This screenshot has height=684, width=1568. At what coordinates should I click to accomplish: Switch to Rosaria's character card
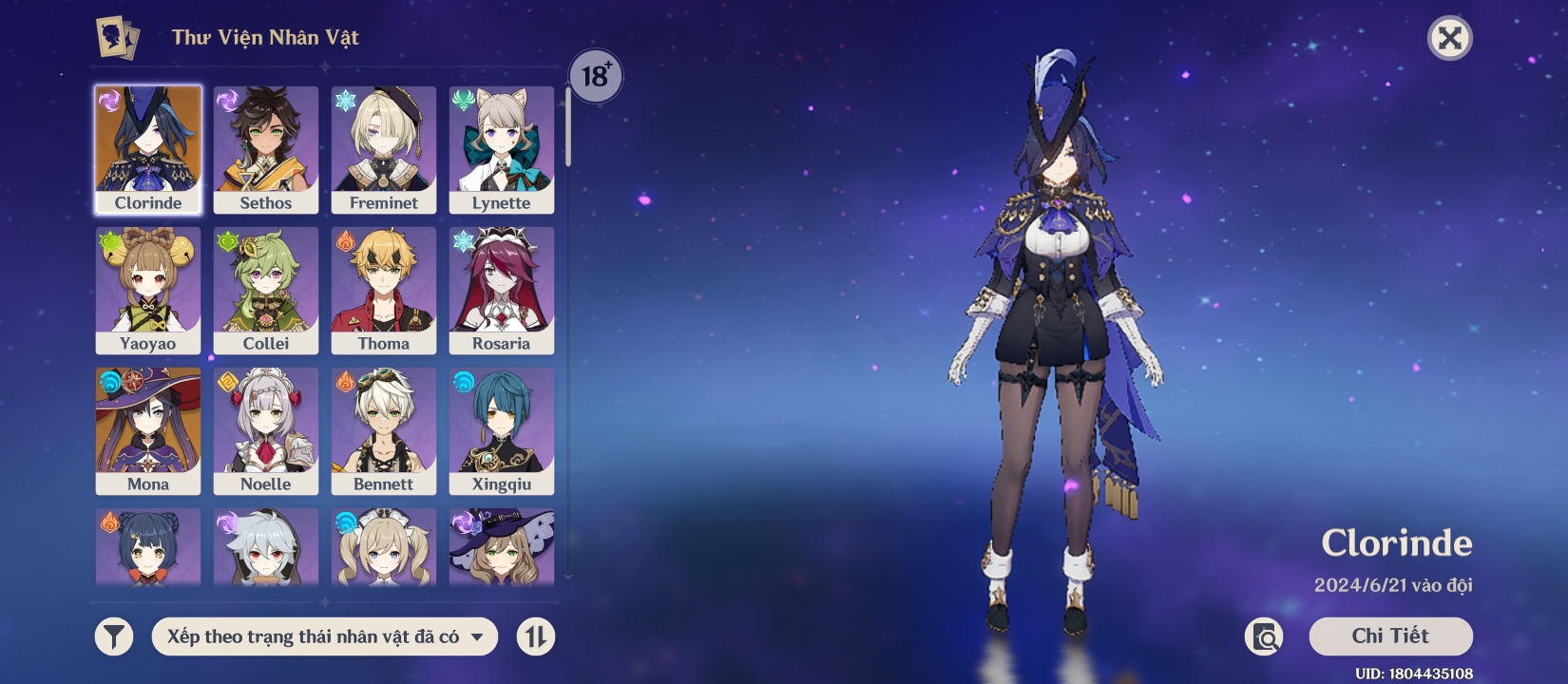[502, 288]
